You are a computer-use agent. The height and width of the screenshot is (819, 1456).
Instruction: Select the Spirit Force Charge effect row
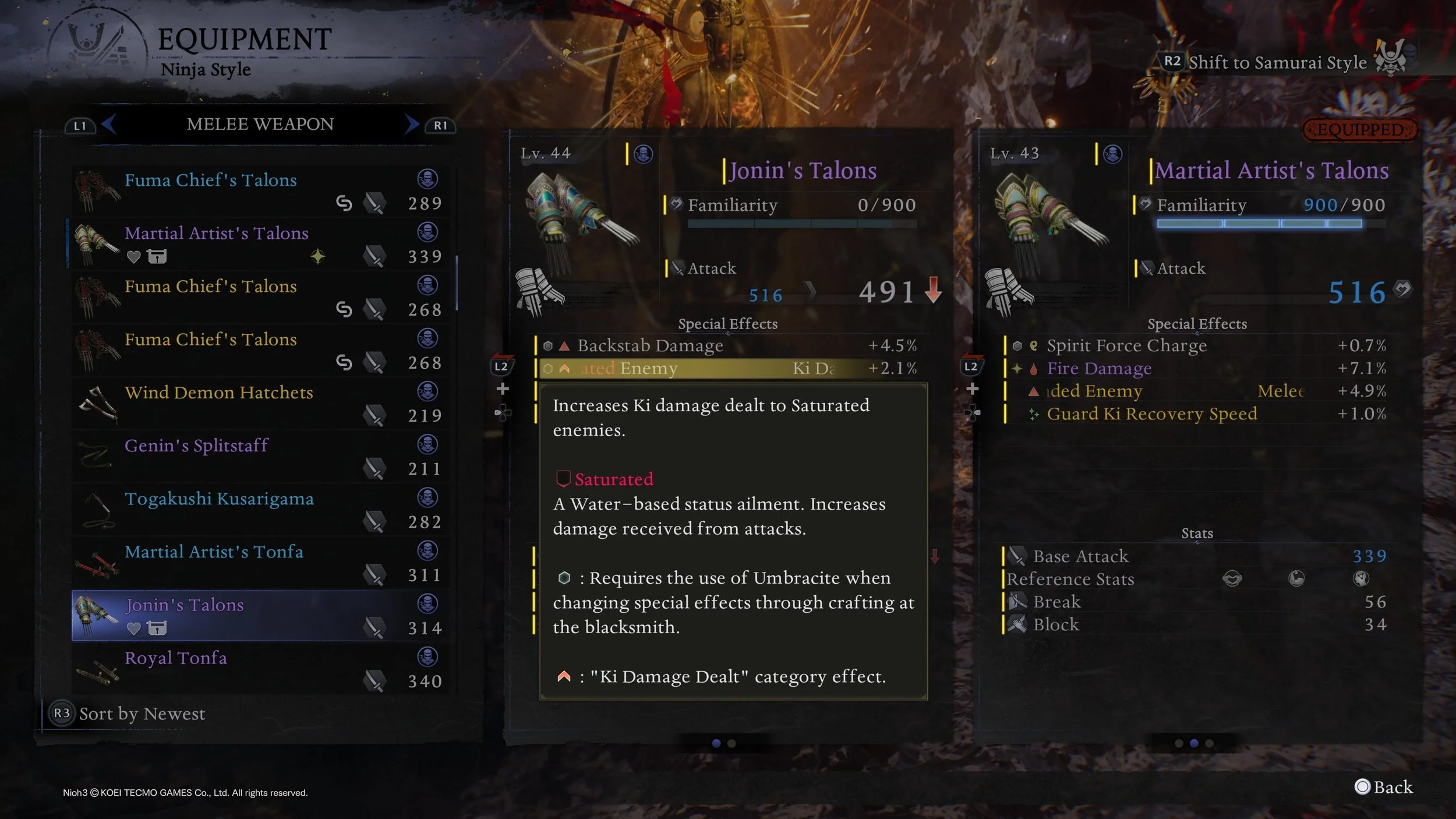[x=1197, y=346]
